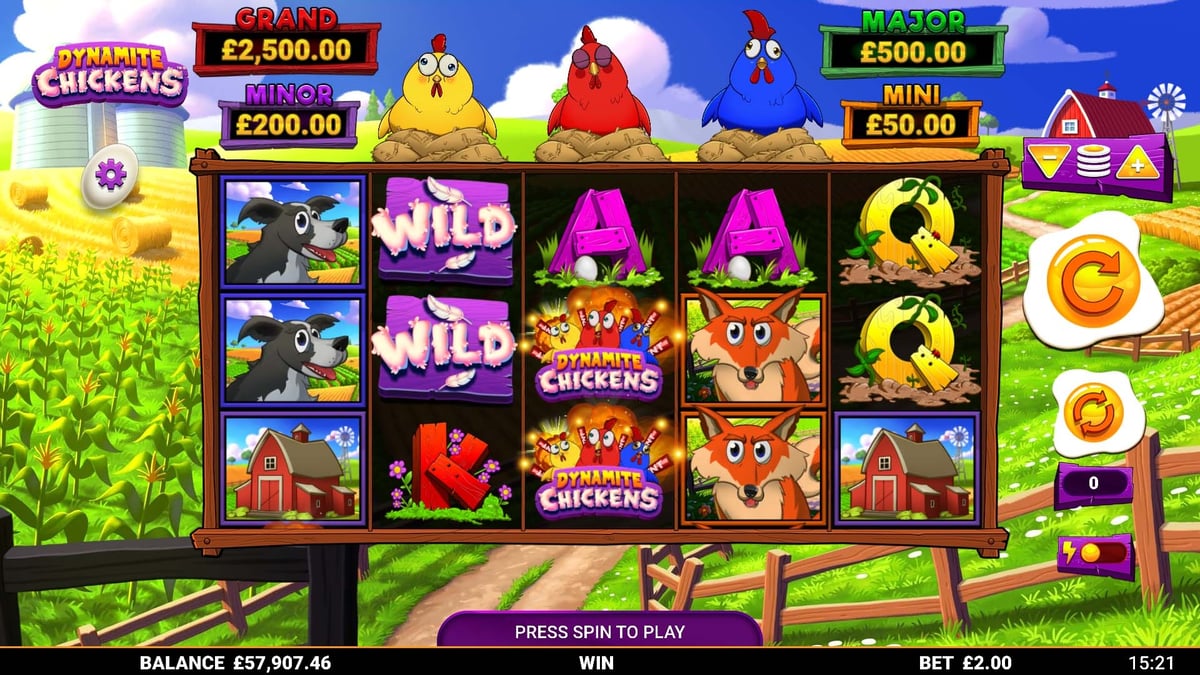The width and height of the screenshot is (1200, 675).
Task: Open the coin stack bet selector
Action: click(1092, 163)
